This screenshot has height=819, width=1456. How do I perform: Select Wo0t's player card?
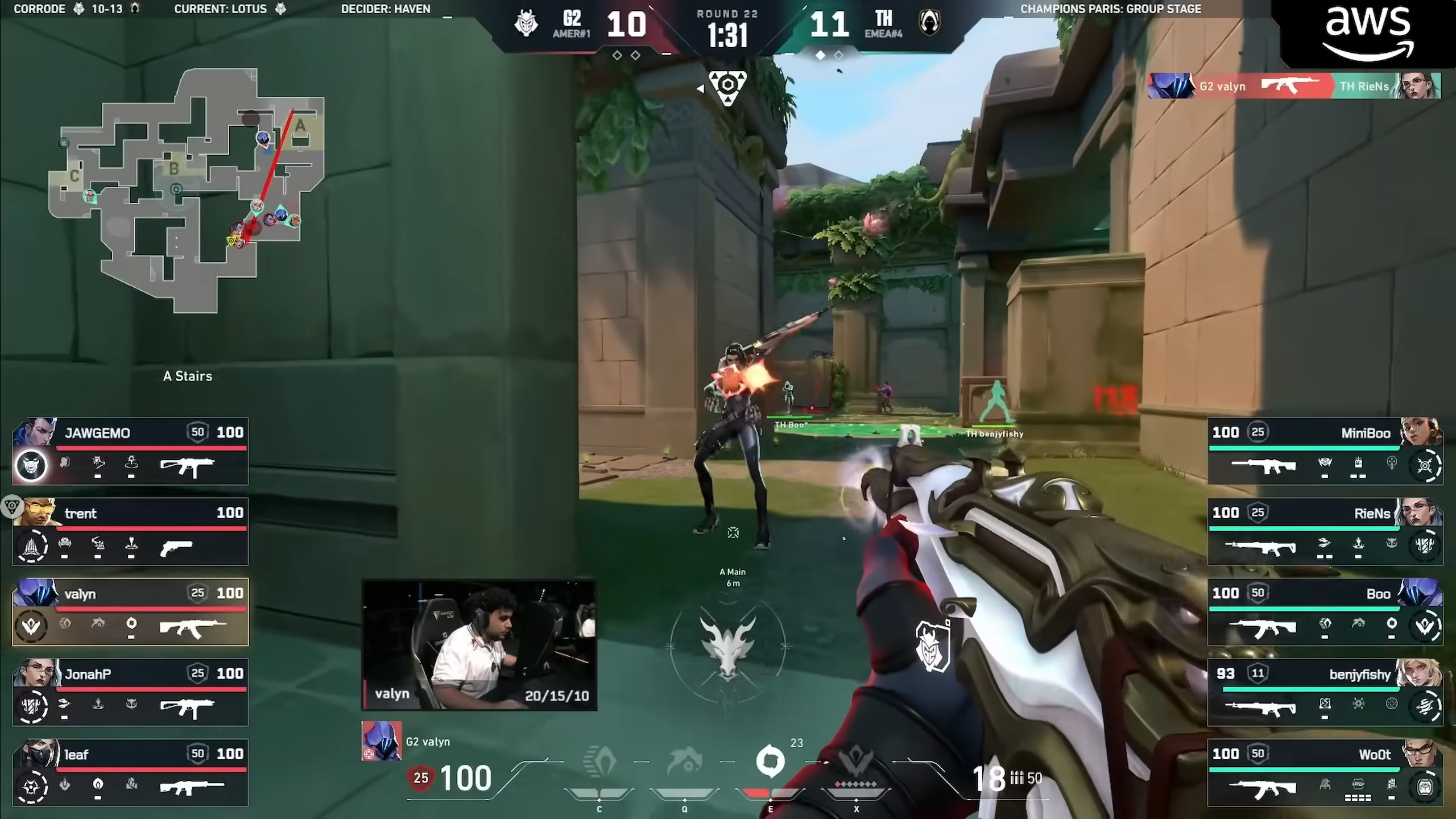pyautogui.click(x=1325, y=772)
